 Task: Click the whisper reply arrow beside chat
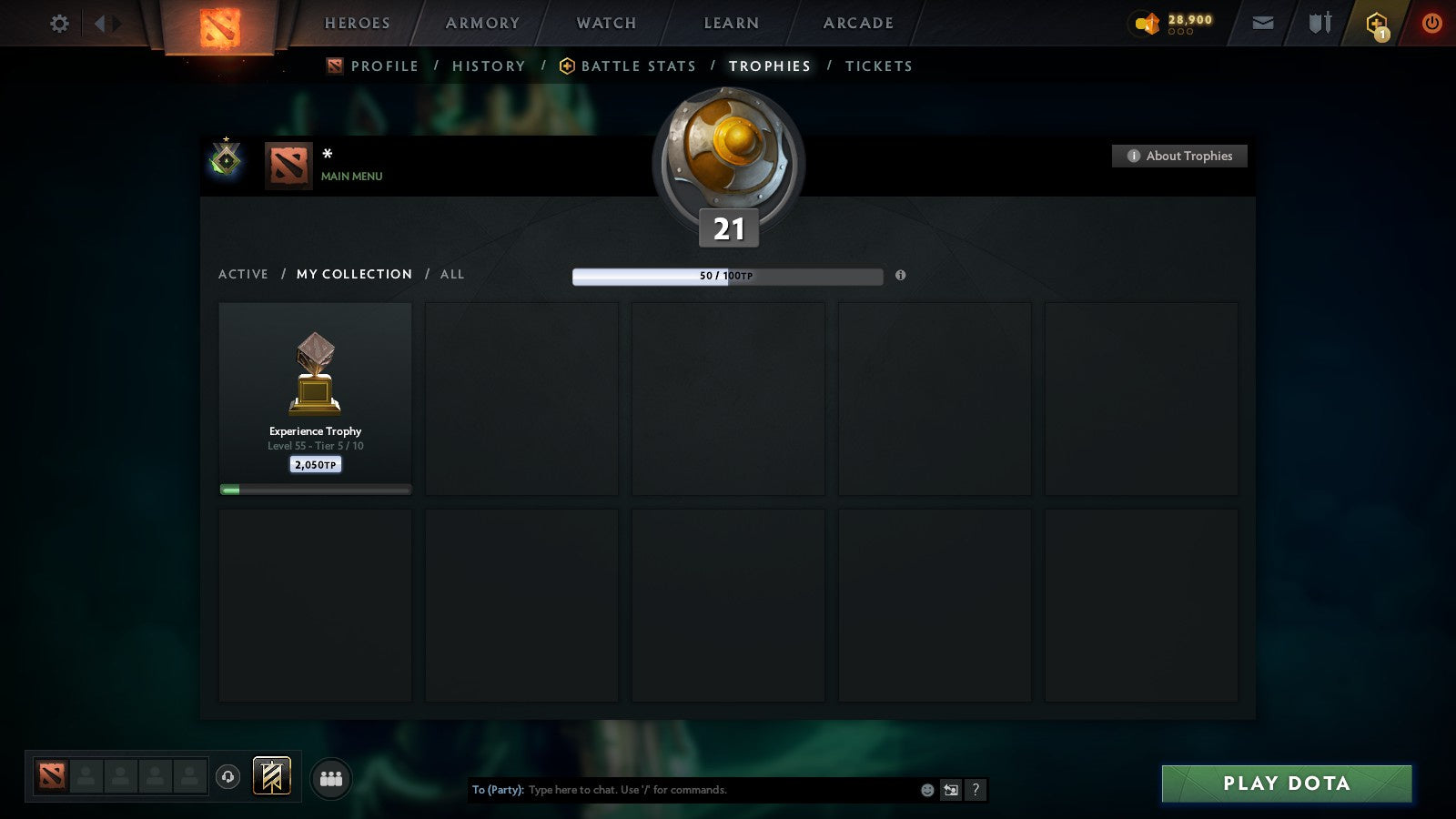click(950, 790)
